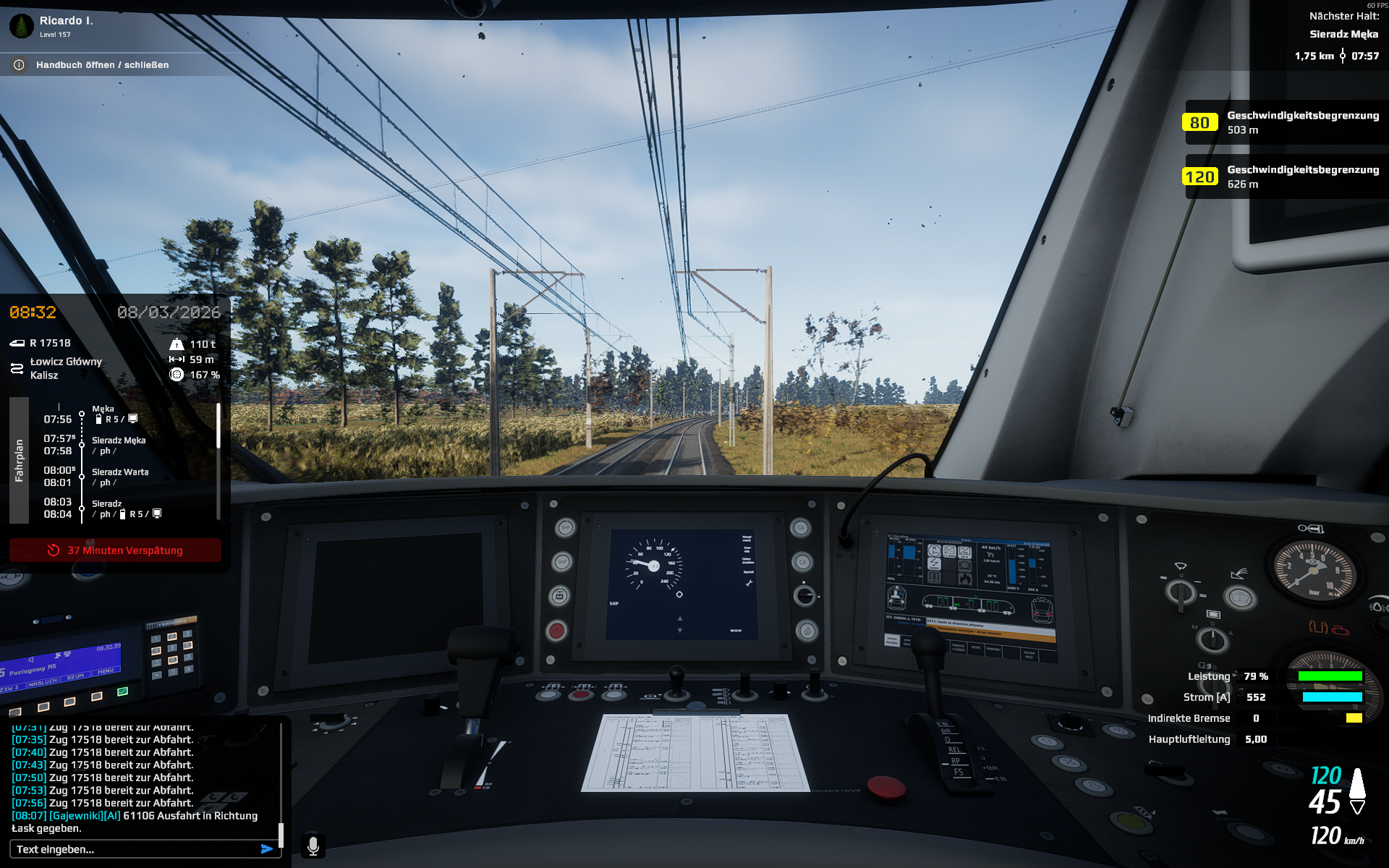Click the Ricardo I. player profile
This screenshot has height=868, width=1389.
pyautogui.click(x=65, y=22)
